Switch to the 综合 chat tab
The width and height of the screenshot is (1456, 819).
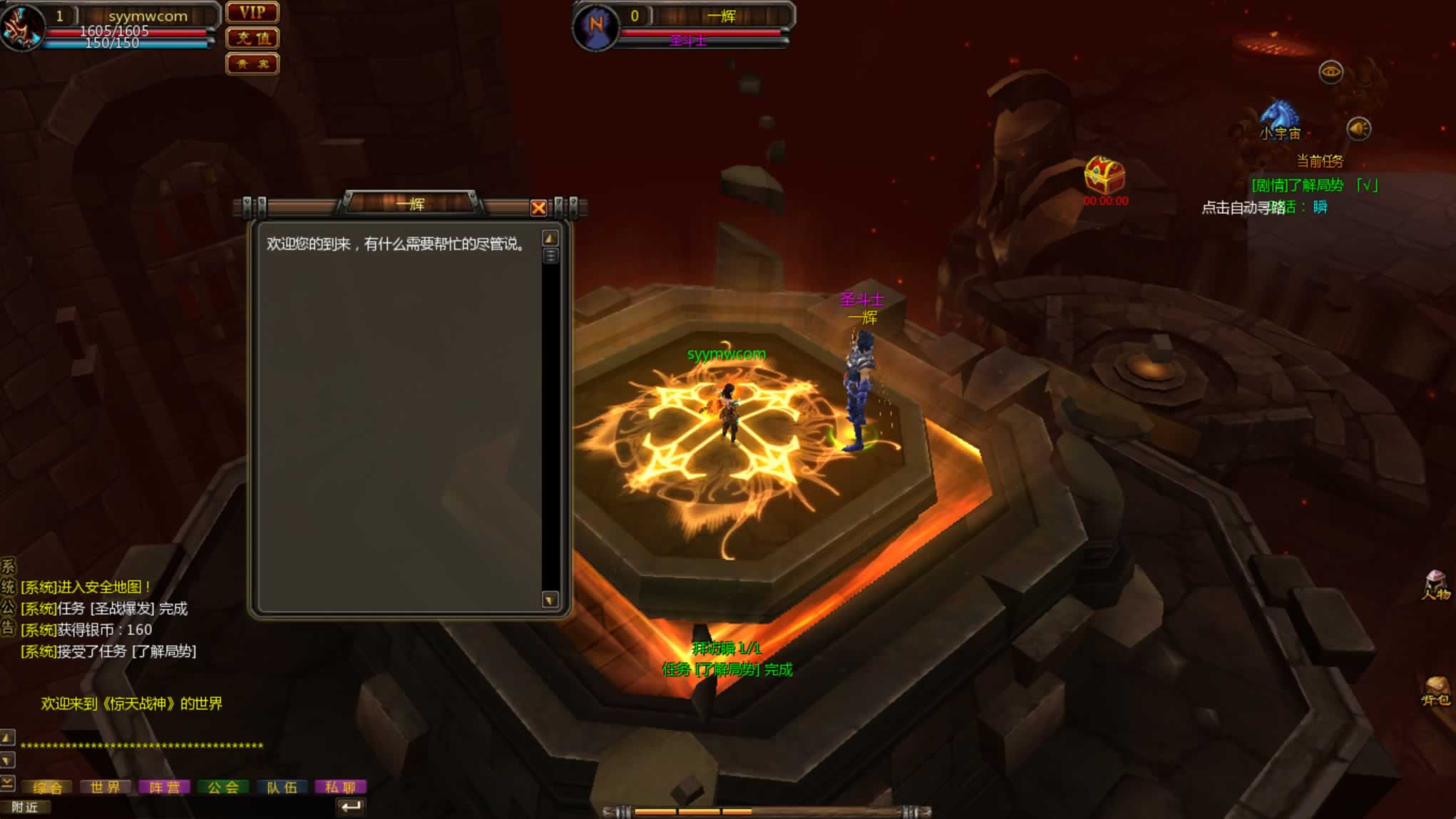48,787
